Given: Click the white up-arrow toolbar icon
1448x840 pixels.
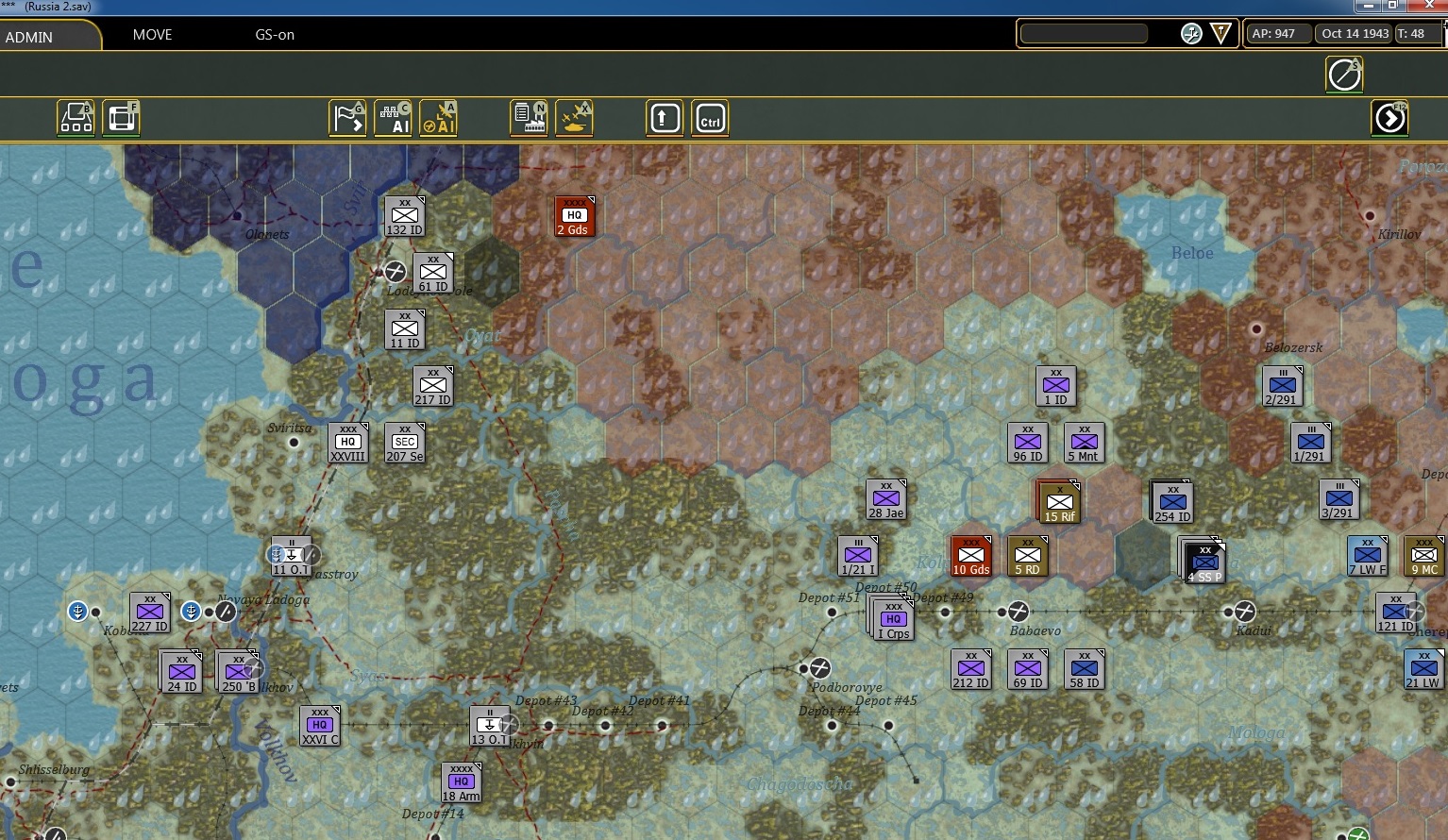Looking at the screenshot, I should pos(664,118).
